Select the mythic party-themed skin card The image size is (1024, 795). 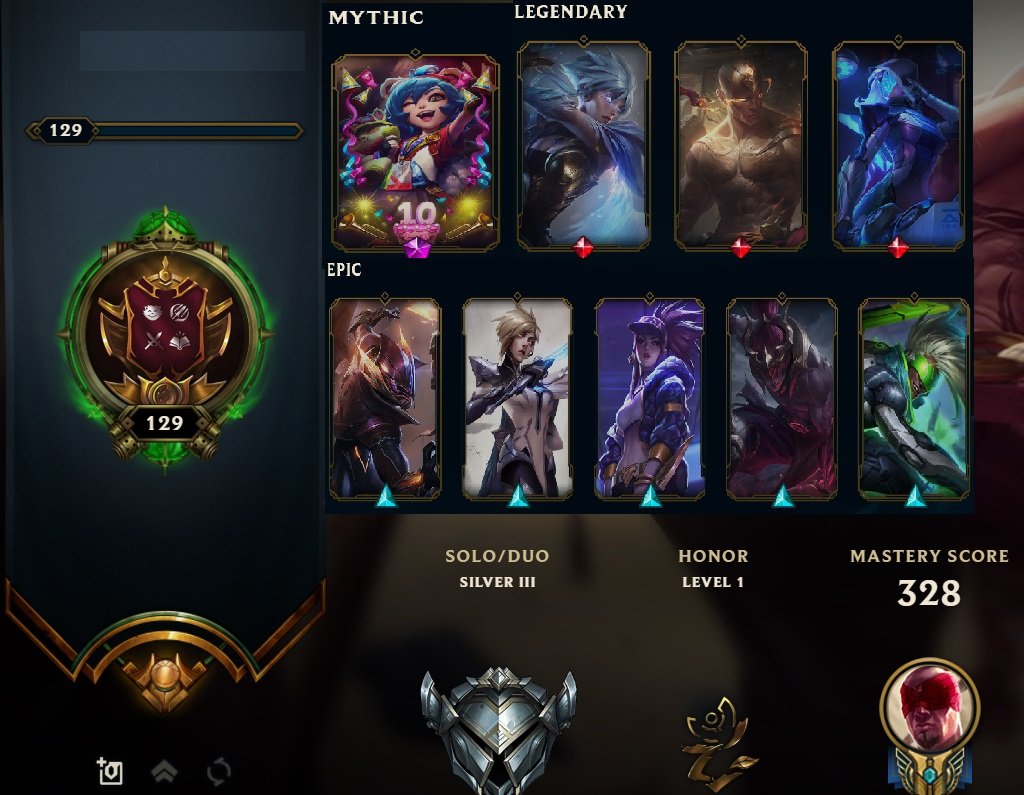click(415, 152)
